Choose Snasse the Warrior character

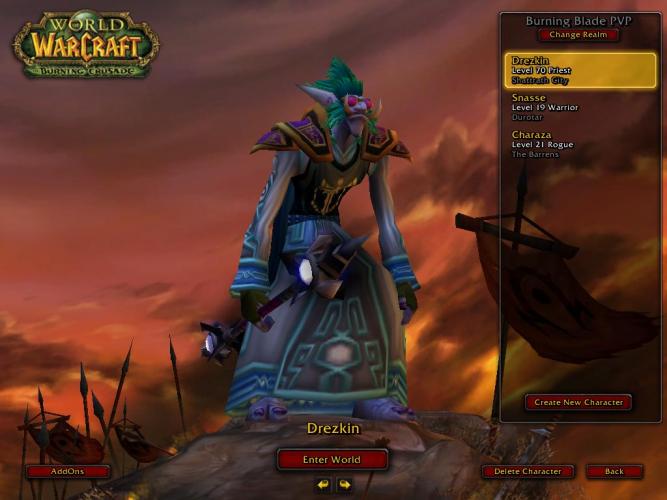(580, 107)
